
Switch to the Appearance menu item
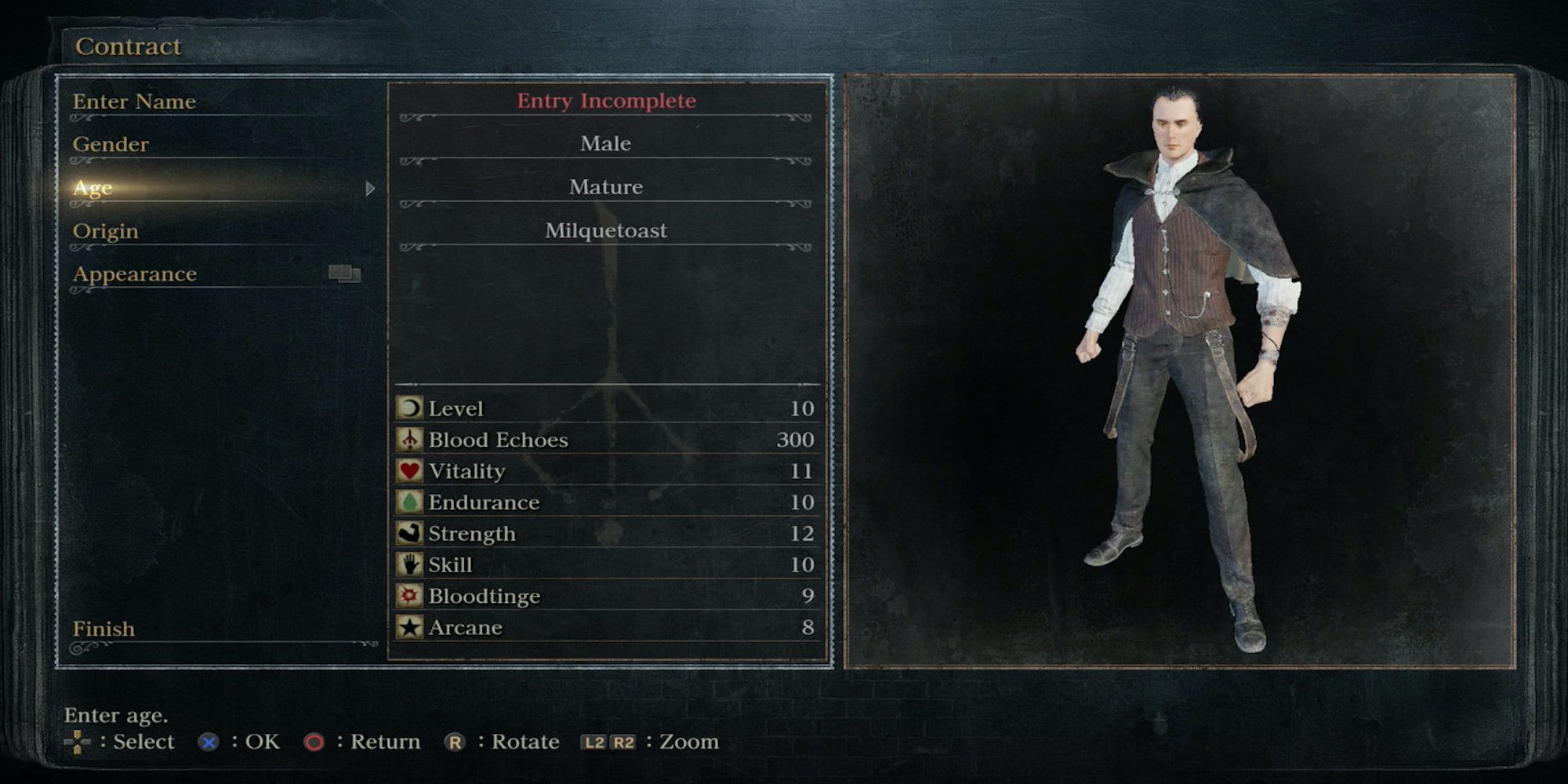coord(134,274)
